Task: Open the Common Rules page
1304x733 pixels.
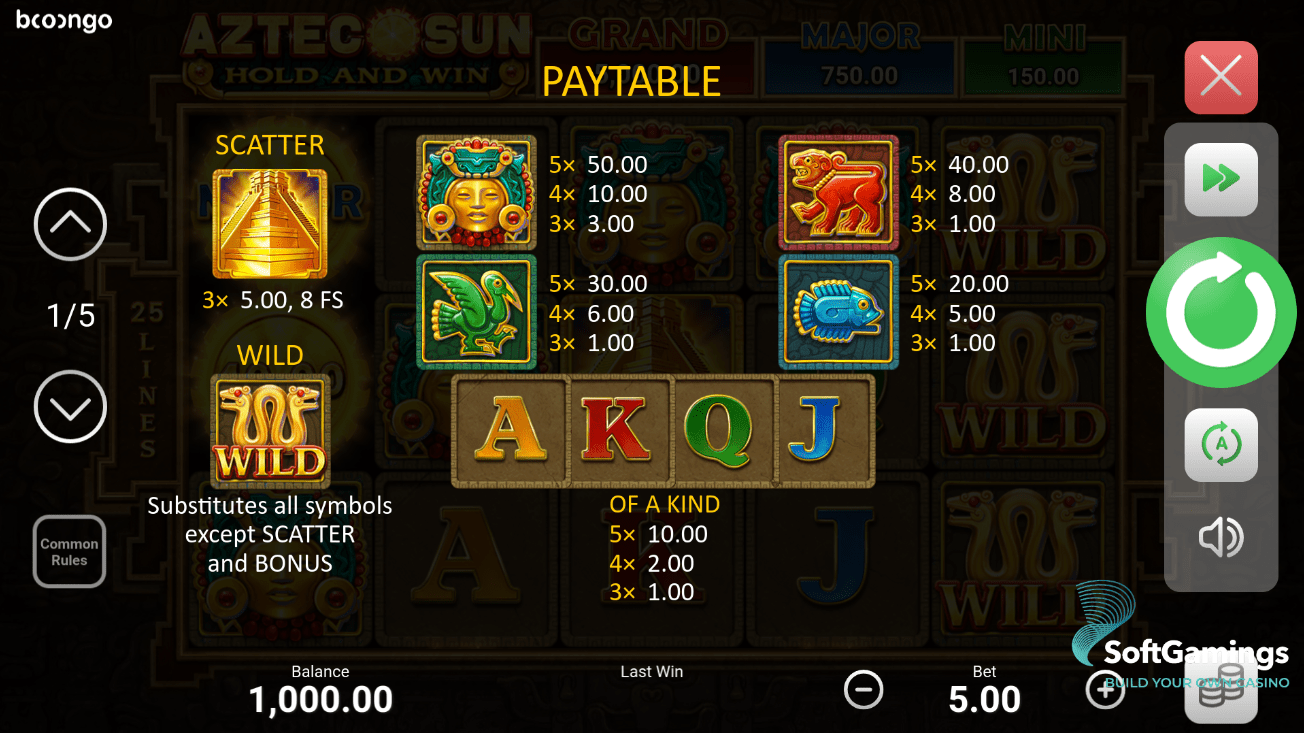Action: coord(68,551)
